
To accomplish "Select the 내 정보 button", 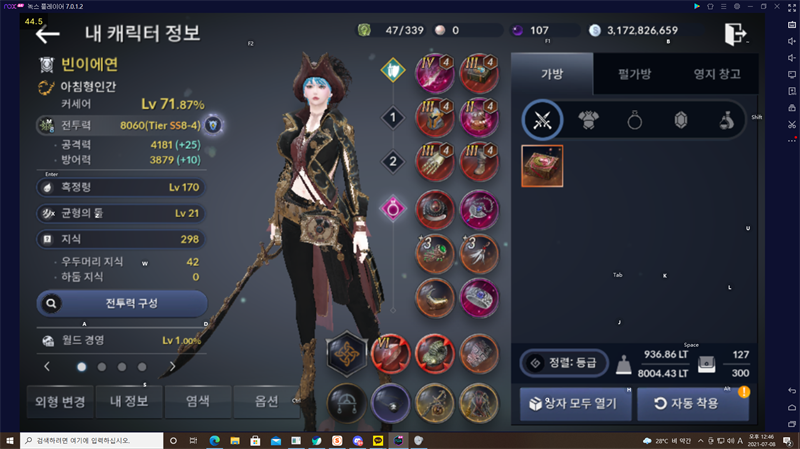I will (128, 402).
